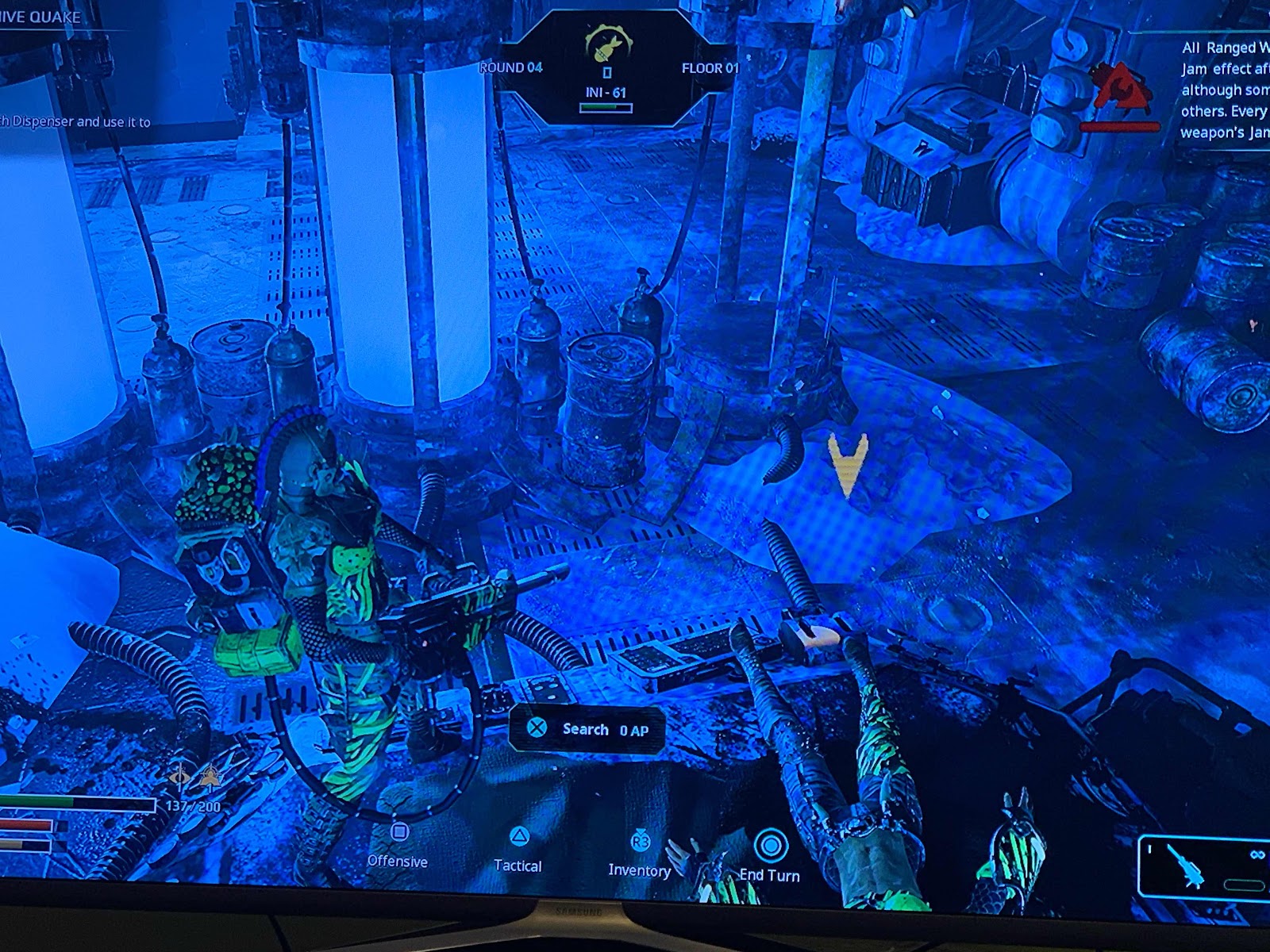End Turn for the current fighter
Viewport: 1270px width, 952px height.
pyautogui.click(x=769, y=858)
